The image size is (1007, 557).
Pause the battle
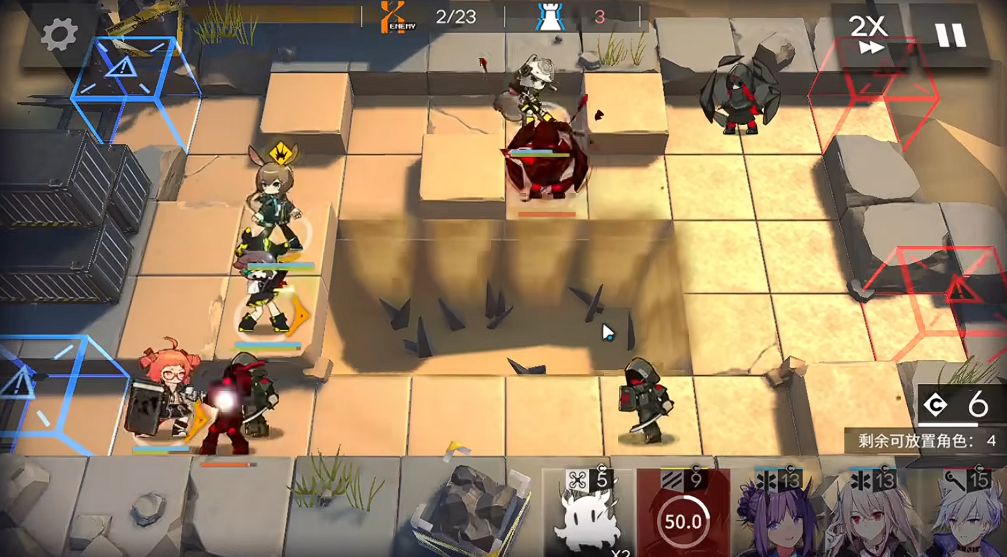(x=950, y=36)
